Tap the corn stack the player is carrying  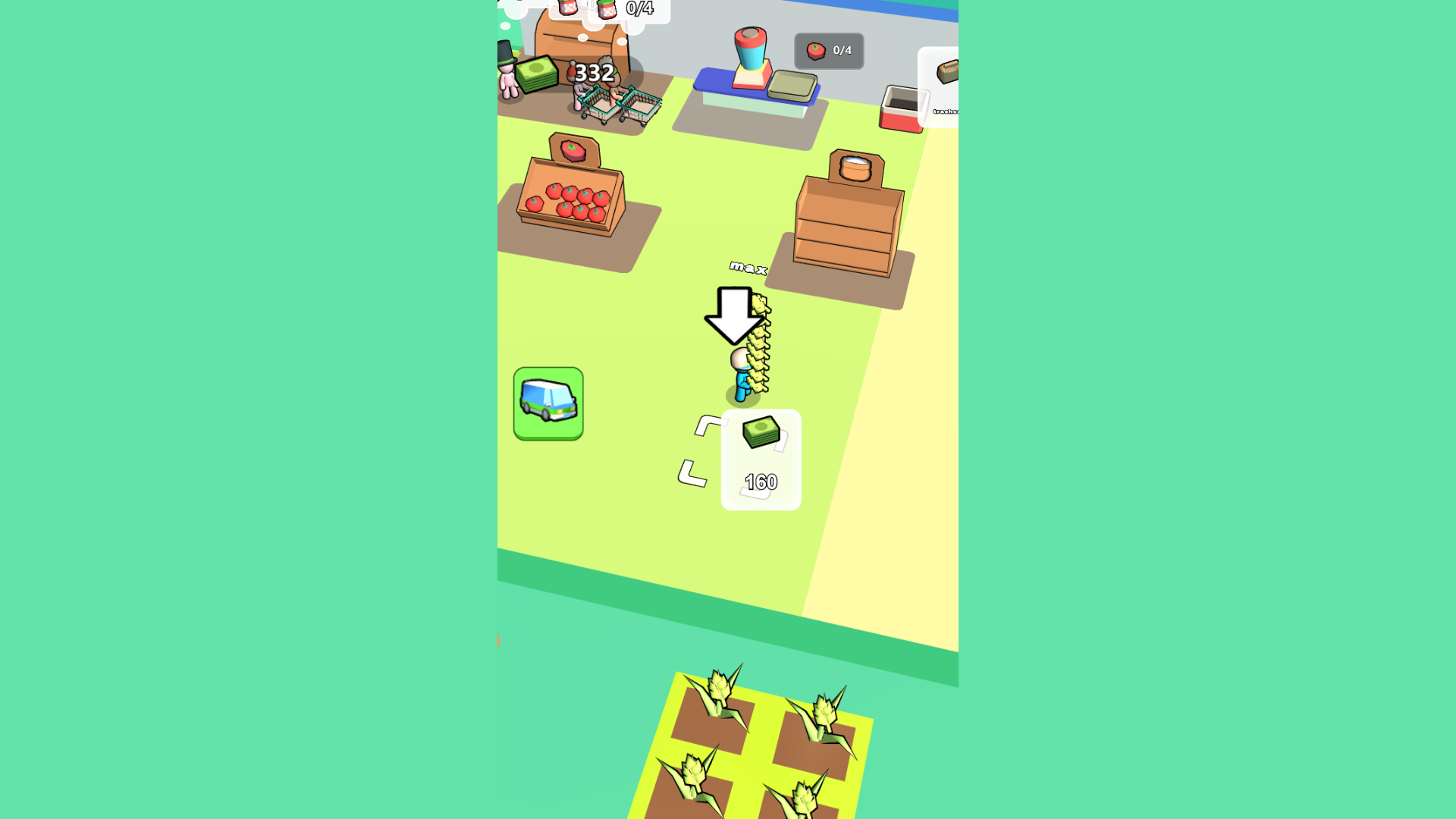(758, 341)
